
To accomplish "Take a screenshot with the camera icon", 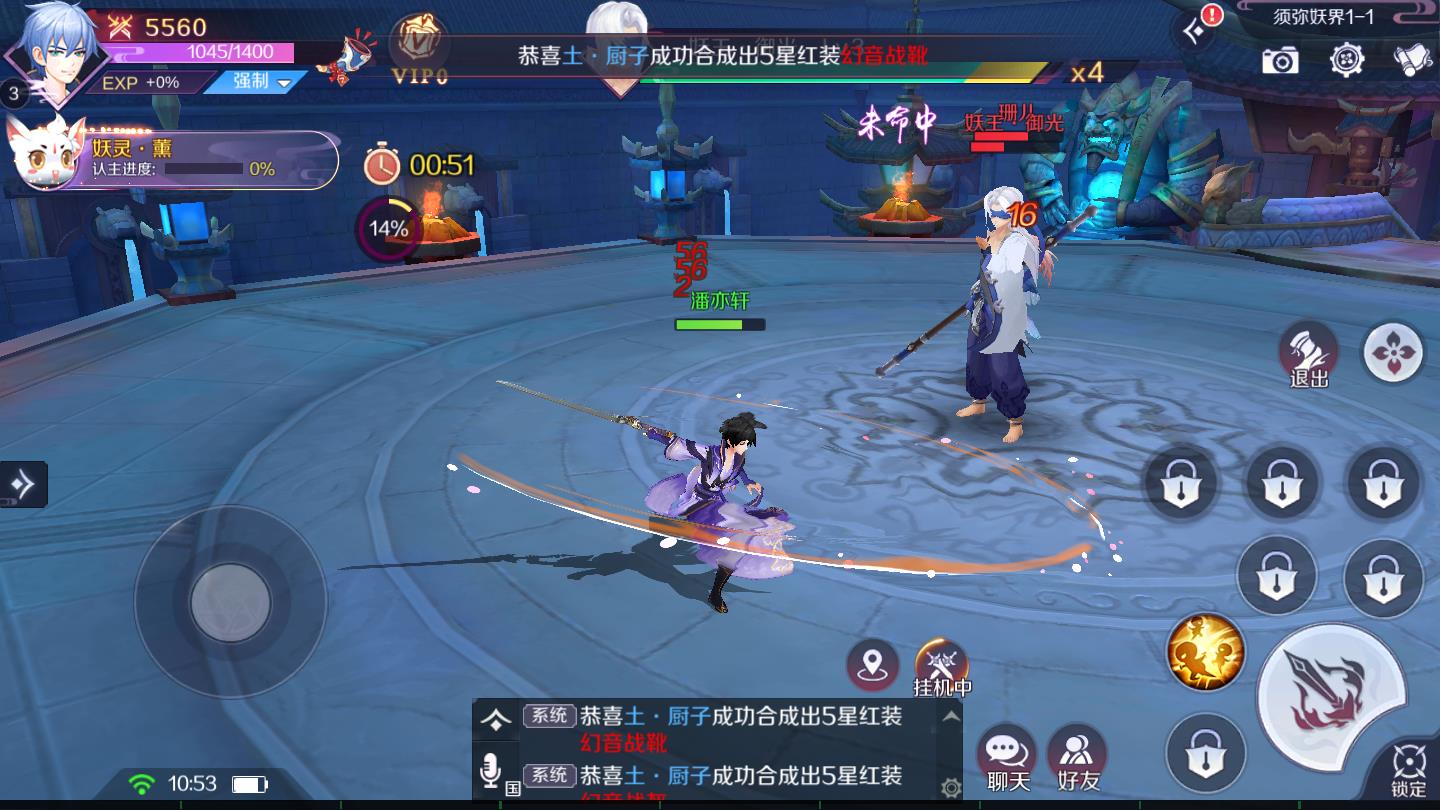I will pos(1280,60).
